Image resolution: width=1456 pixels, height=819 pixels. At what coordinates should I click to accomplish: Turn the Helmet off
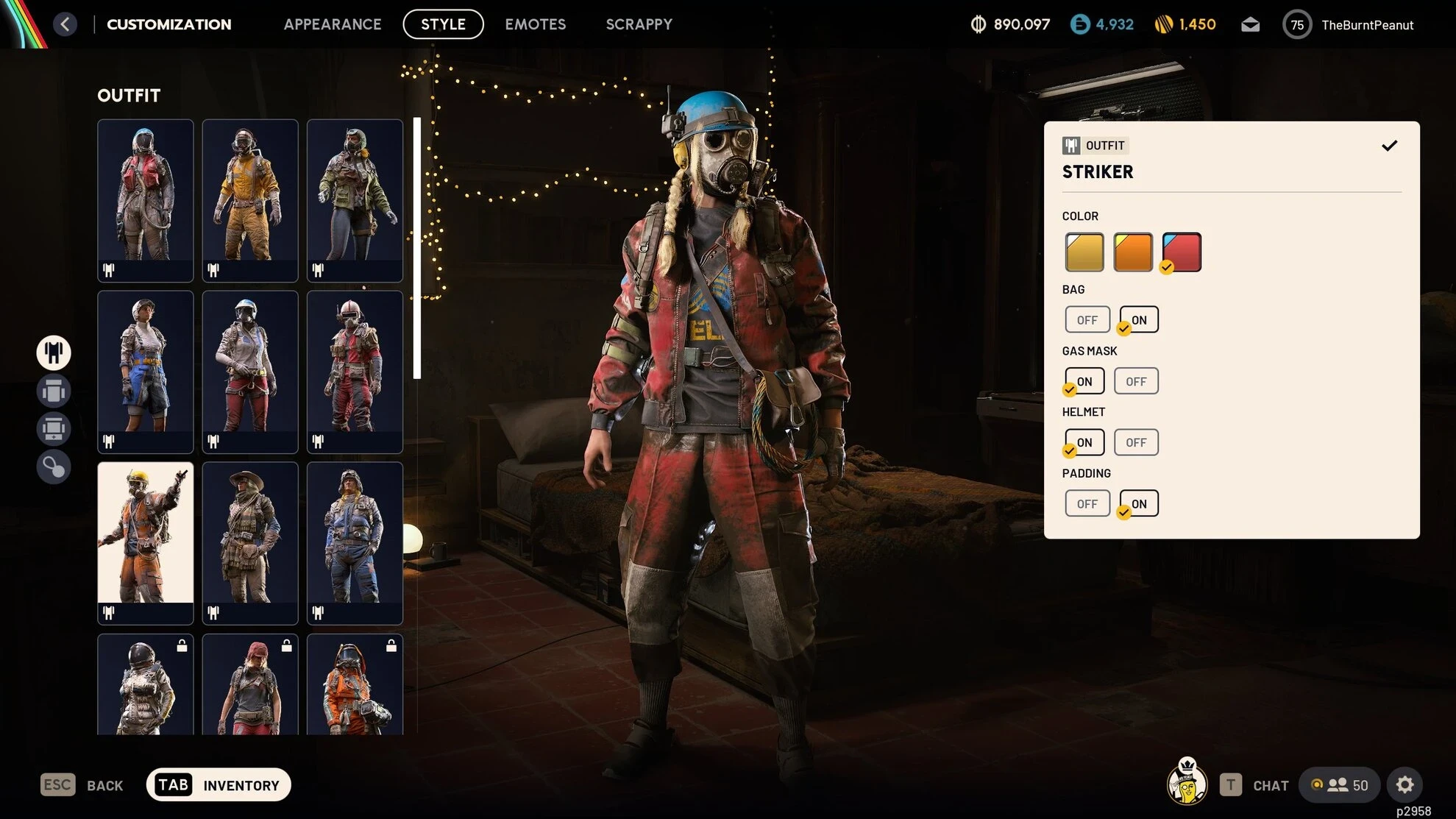1135,442
